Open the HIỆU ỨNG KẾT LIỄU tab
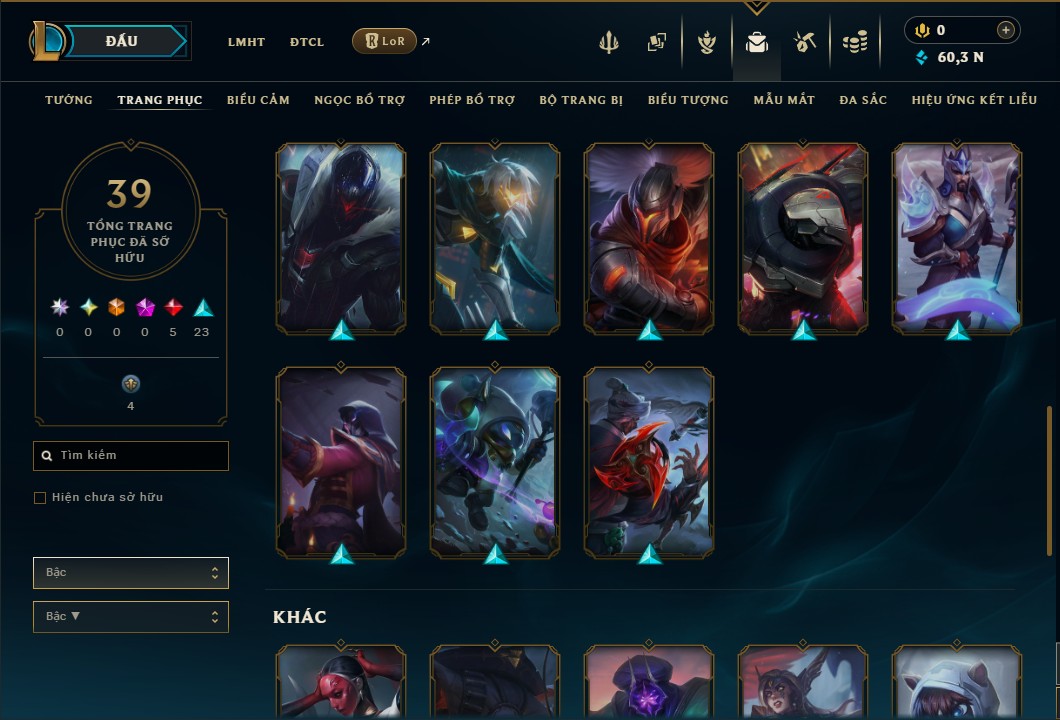 973,100
